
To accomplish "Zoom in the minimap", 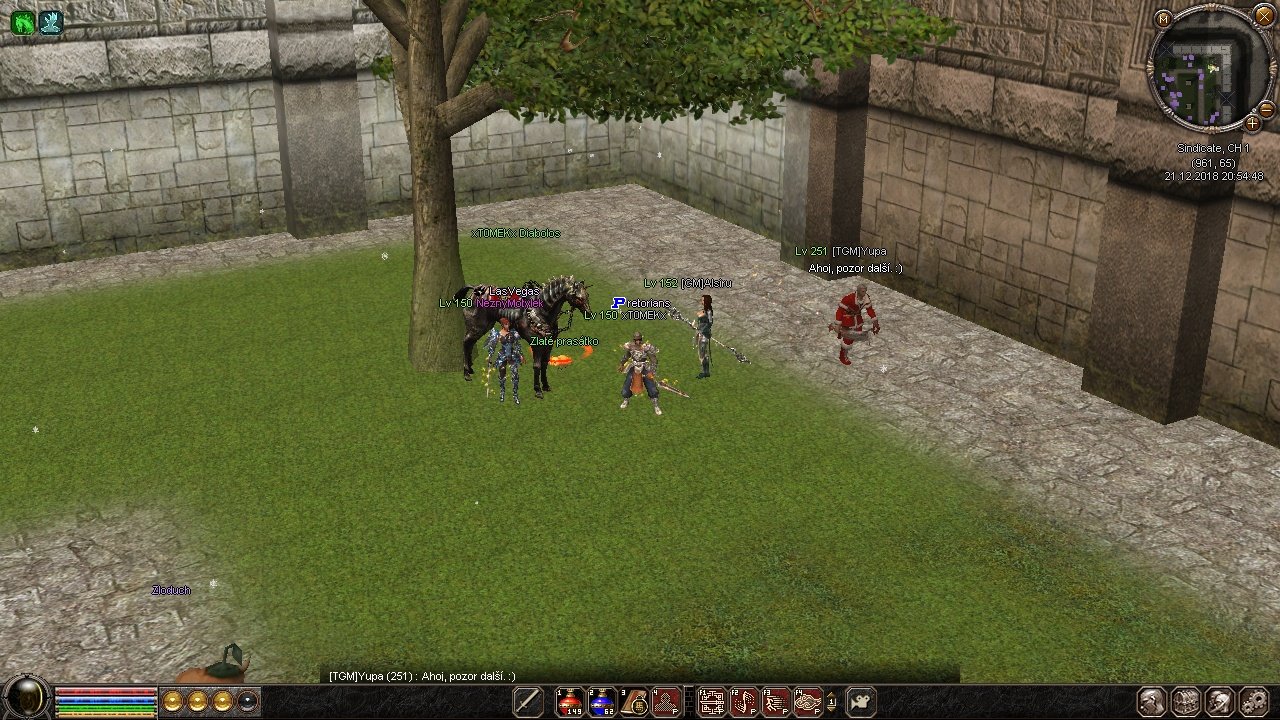I will pyautogui.click(x=1252, y=123).
